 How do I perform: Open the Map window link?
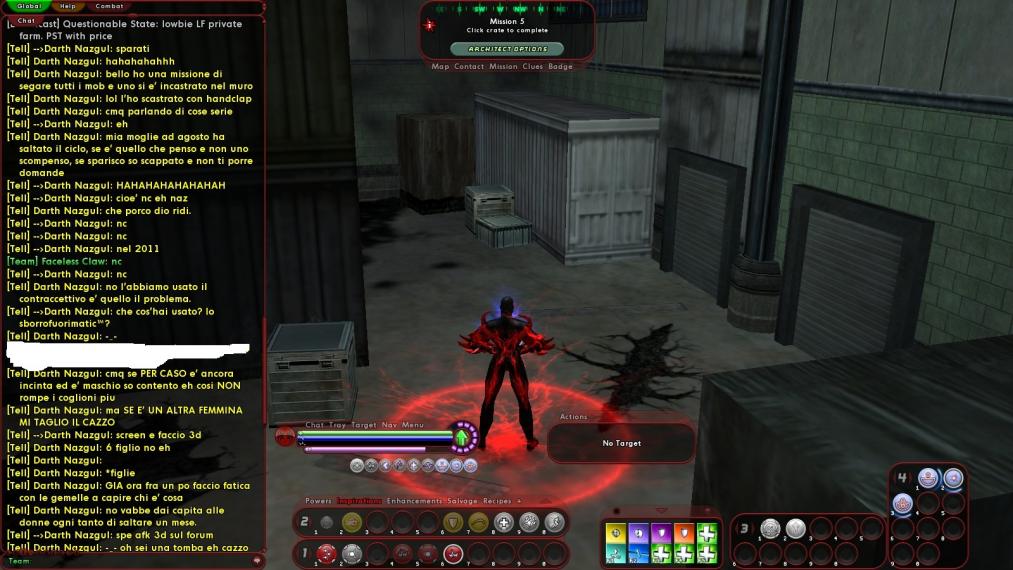click(x=440, y=67)
